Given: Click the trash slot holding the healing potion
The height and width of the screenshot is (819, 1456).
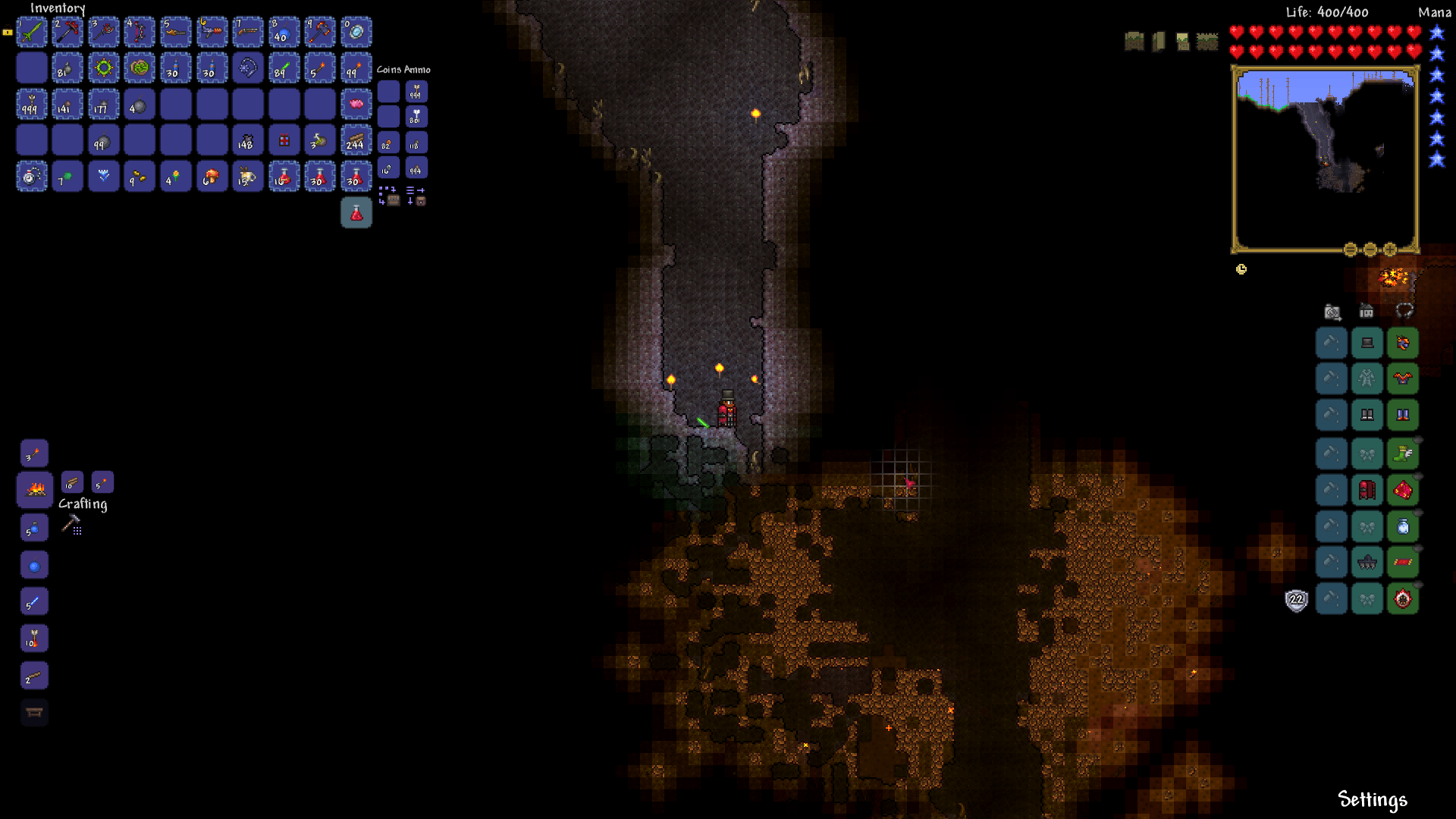Looking at the screenshot, I should (x=356, y=213).
